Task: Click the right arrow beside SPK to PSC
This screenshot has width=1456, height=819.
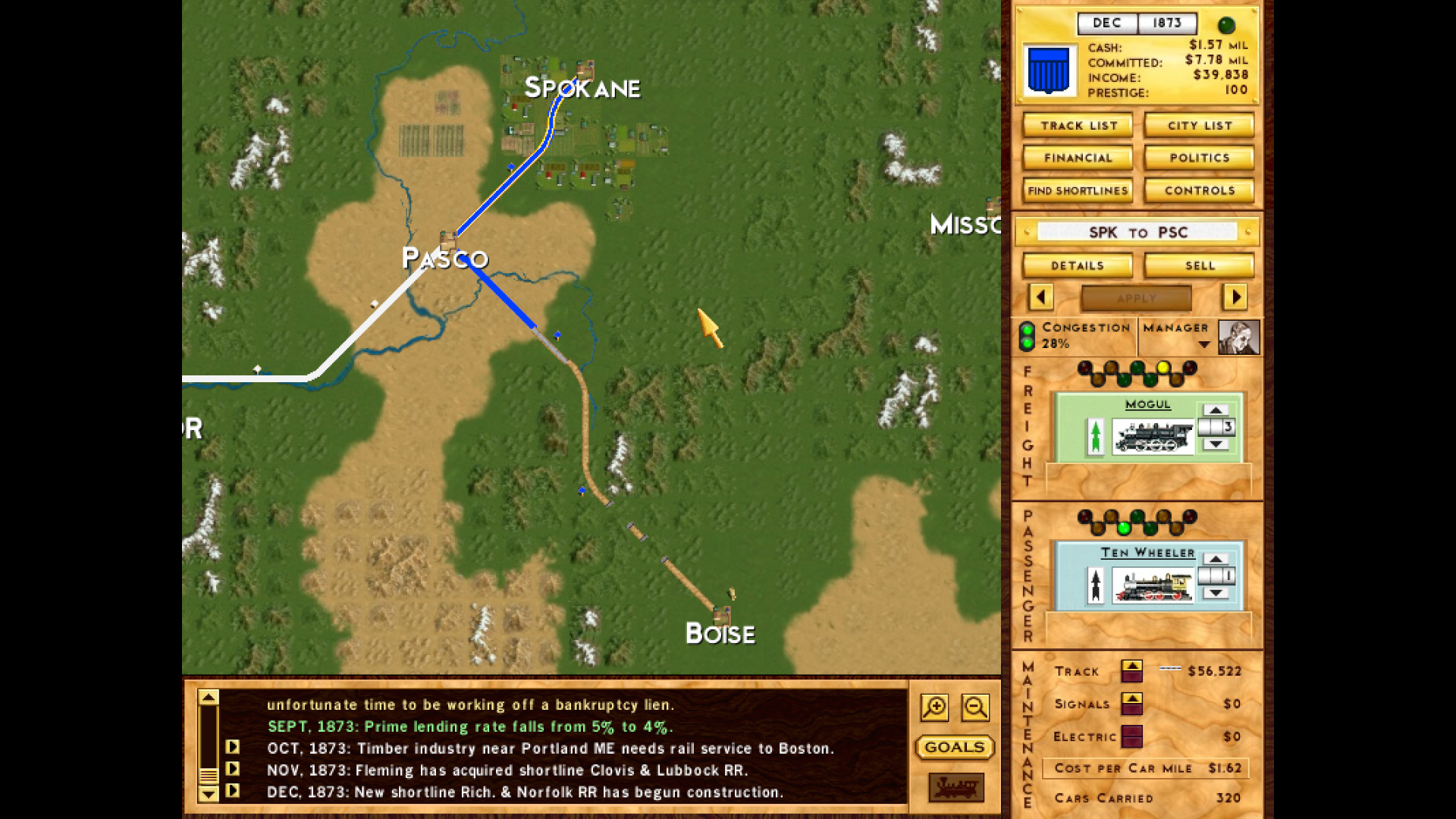Action: 1236,298
